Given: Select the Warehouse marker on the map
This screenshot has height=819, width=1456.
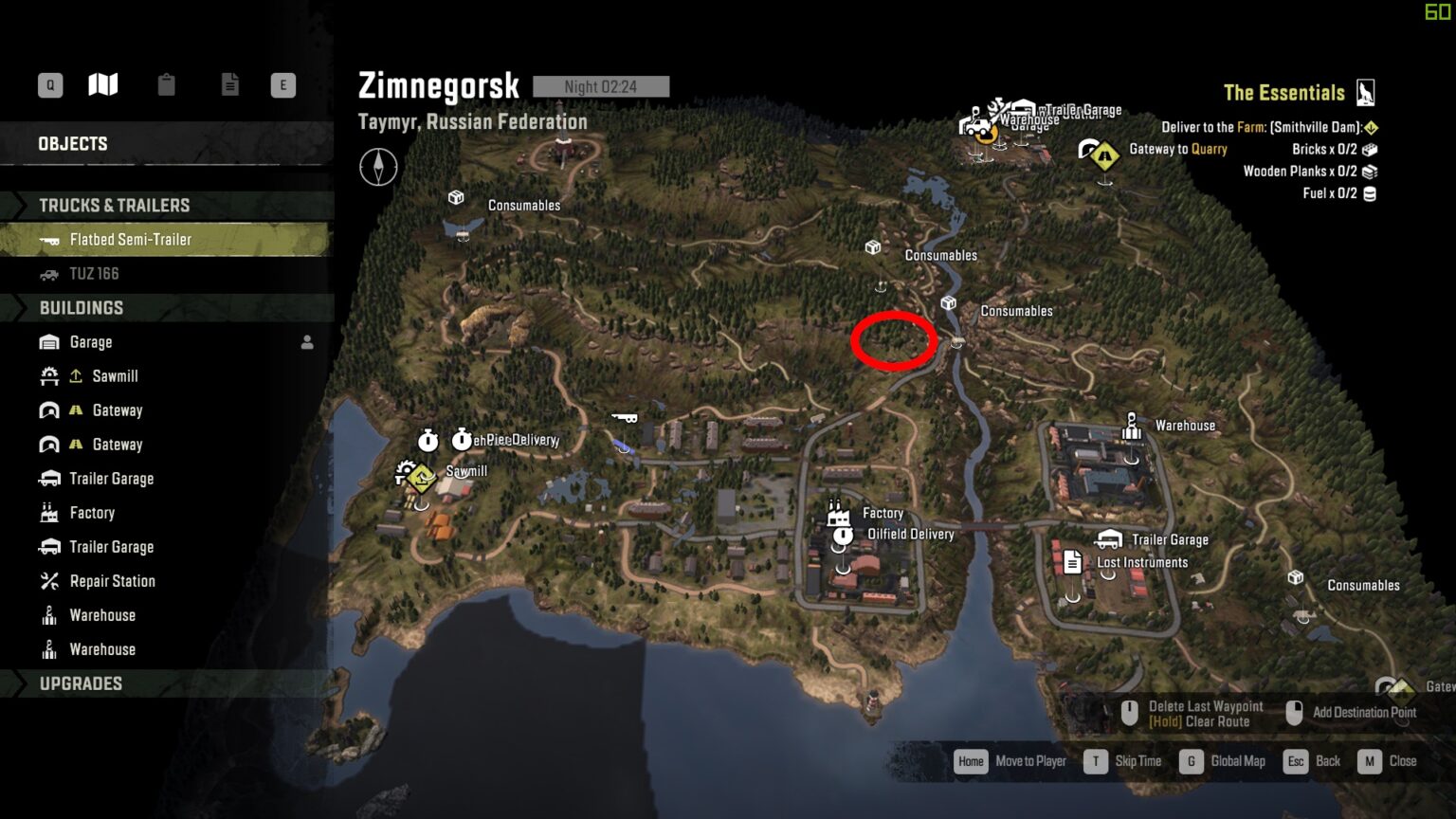Looking at the screenshot, I should point(1131,427).
